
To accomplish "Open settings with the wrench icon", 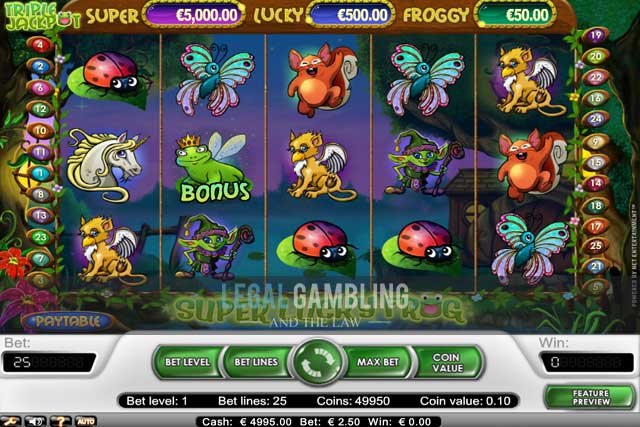I will pos(13,421).
